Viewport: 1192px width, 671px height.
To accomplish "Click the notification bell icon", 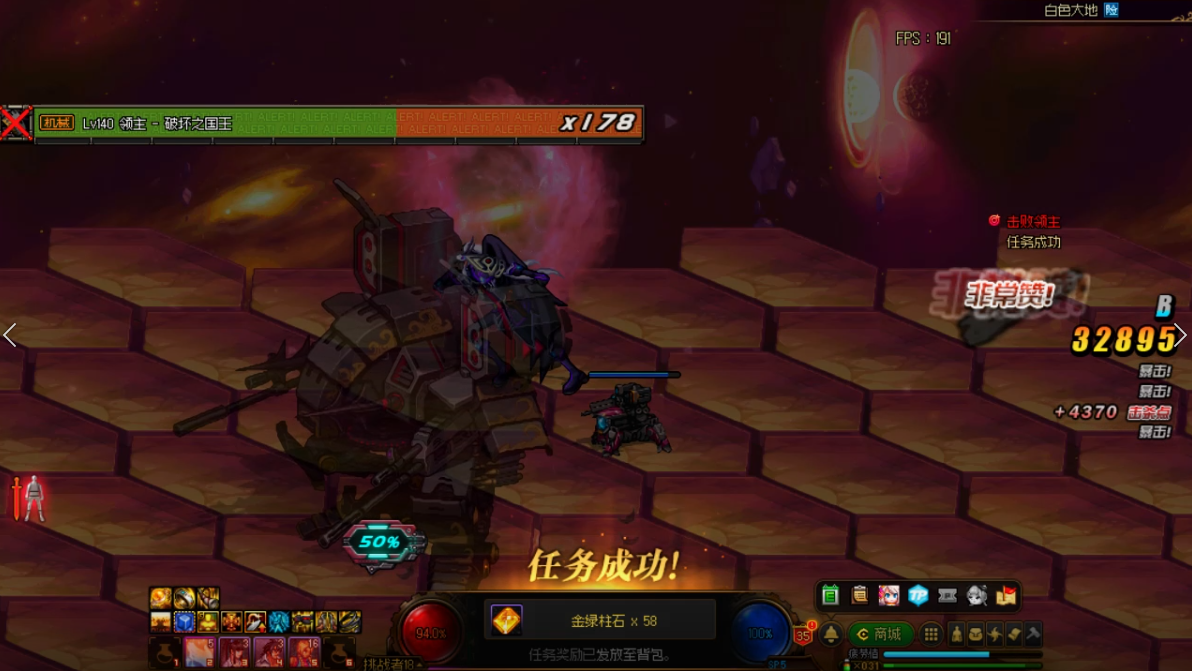I will (x=831, y=635).
